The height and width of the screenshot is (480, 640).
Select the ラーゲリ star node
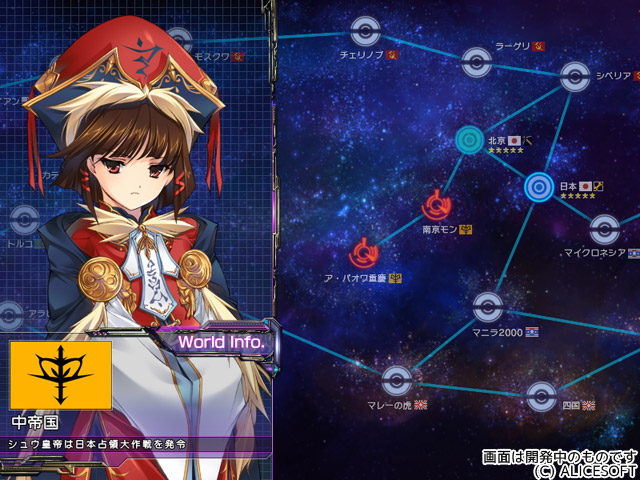(x=473, y=62)
